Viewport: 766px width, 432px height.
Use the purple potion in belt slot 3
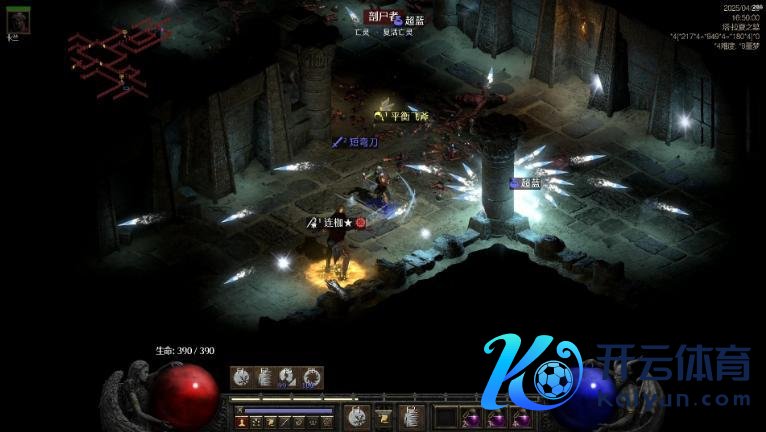495,417
